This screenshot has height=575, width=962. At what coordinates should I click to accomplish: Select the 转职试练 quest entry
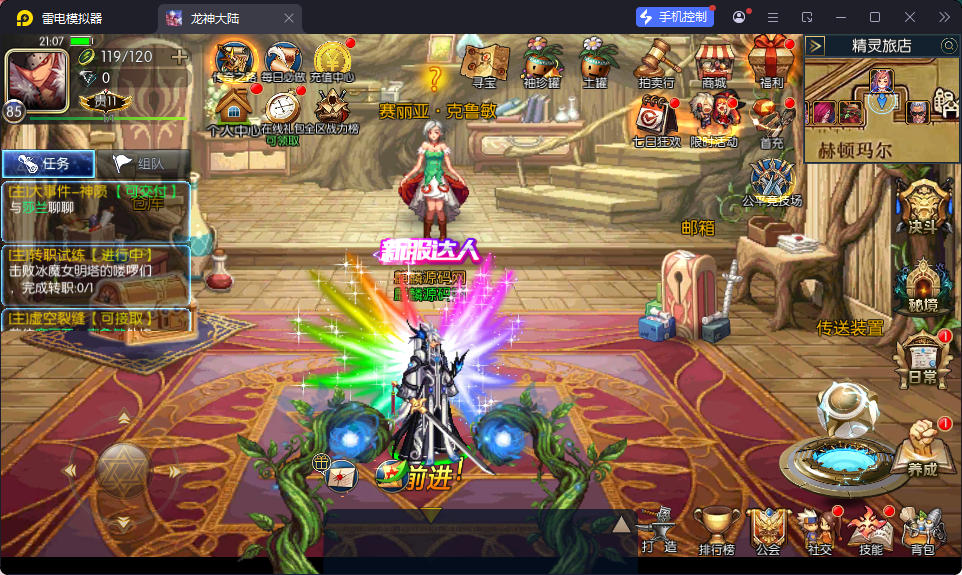point(96,271)
